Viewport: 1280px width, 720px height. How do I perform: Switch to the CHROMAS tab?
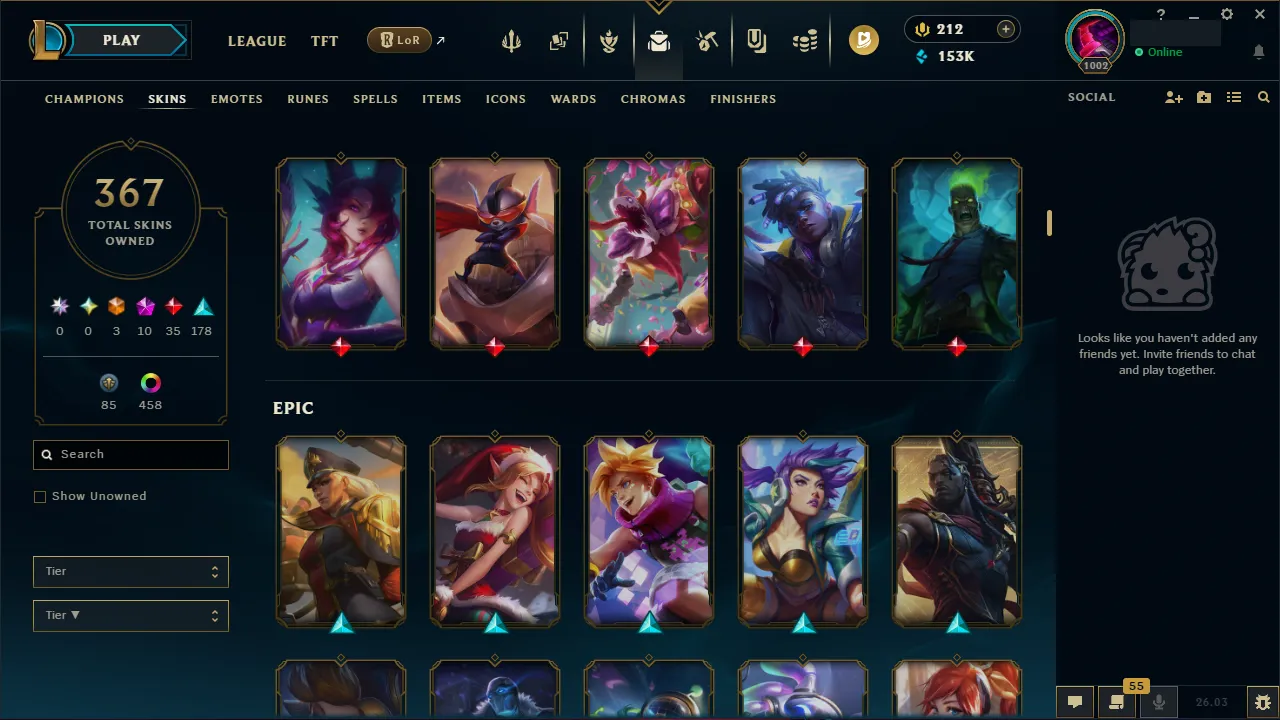pos(653,99)
